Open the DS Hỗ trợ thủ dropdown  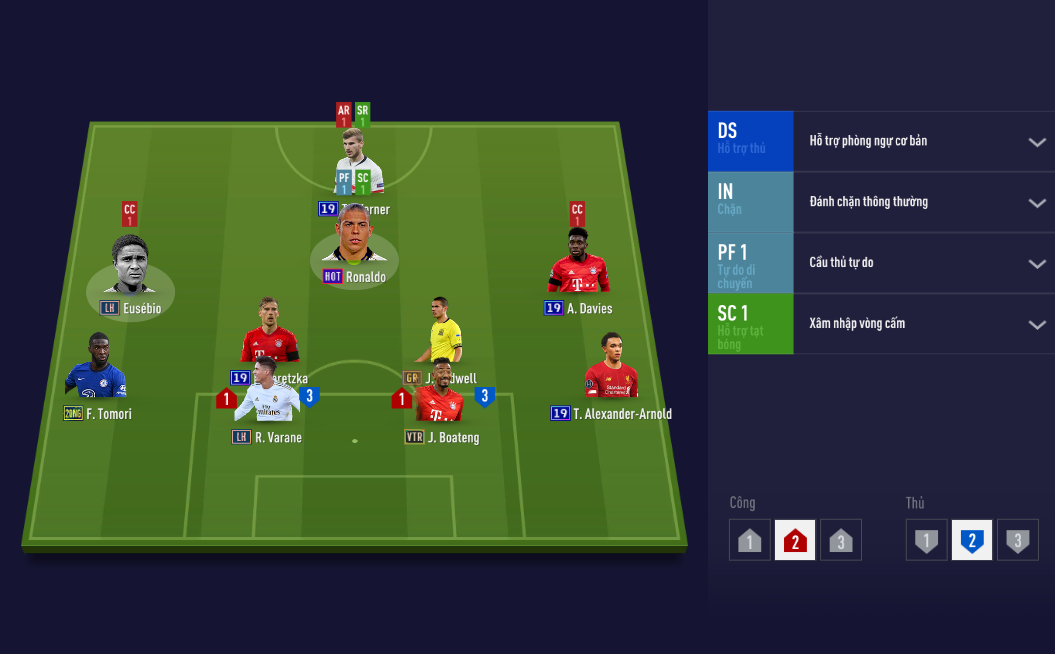[1037, 142]
